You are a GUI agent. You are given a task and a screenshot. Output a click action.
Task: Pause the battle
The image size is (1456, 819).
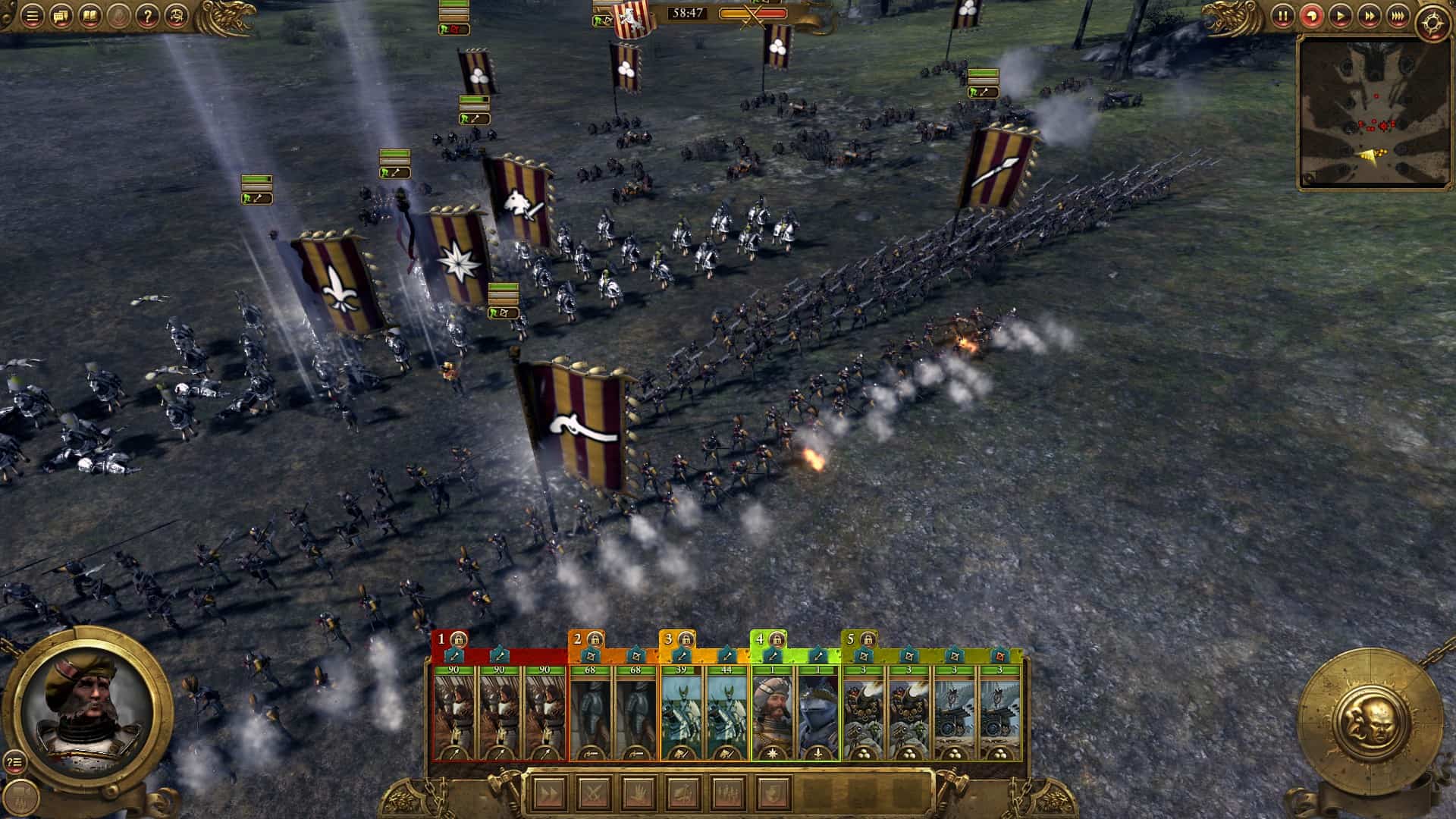click(1282, 16)
